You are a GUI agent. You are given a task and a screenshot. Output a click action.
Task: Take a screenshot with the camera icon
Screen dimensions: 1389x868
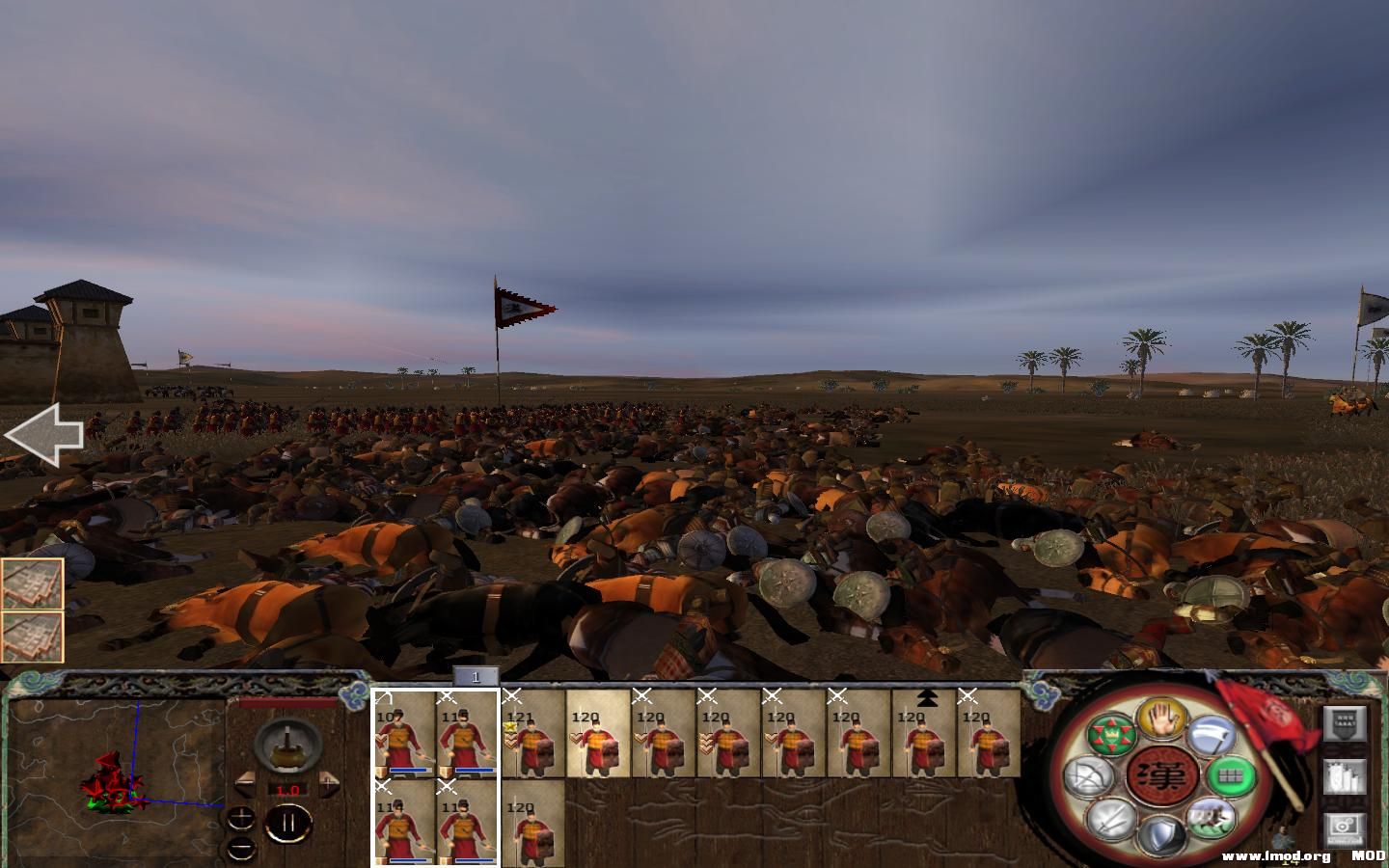(x=1346, y=827)
